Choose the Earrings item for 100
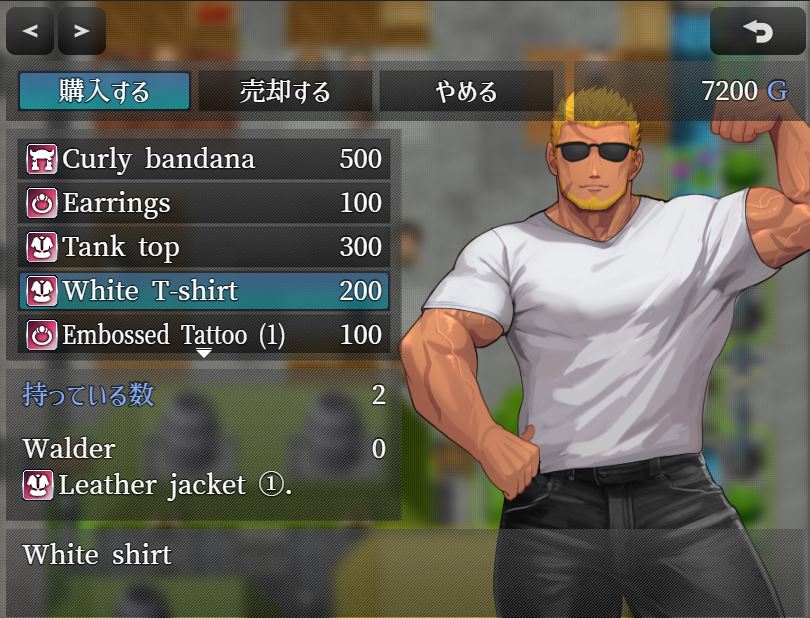The width and height of the screenshot is (810, 618). tap(204, 203)
